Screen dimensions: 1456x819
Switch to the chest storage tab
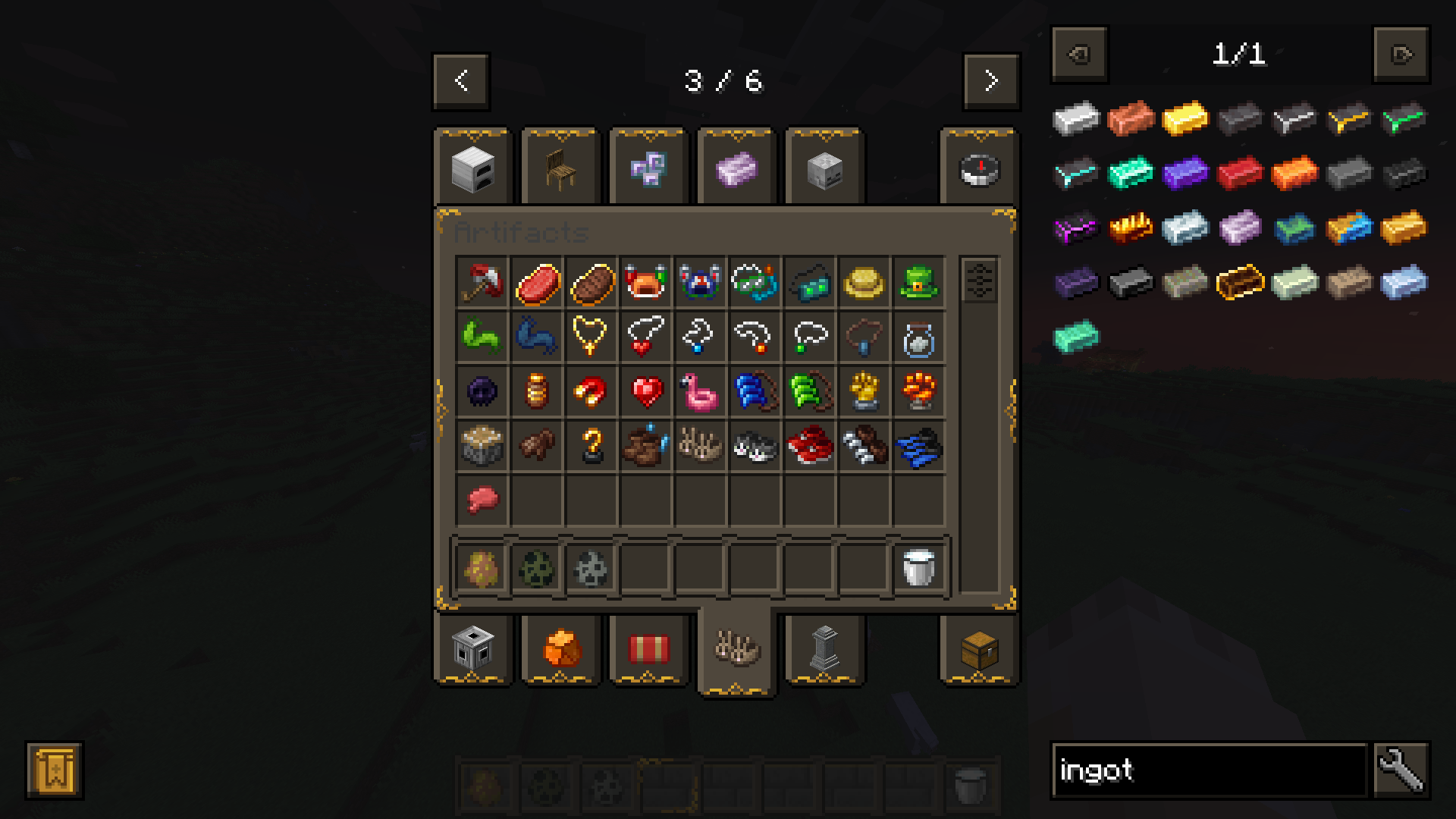979,651
